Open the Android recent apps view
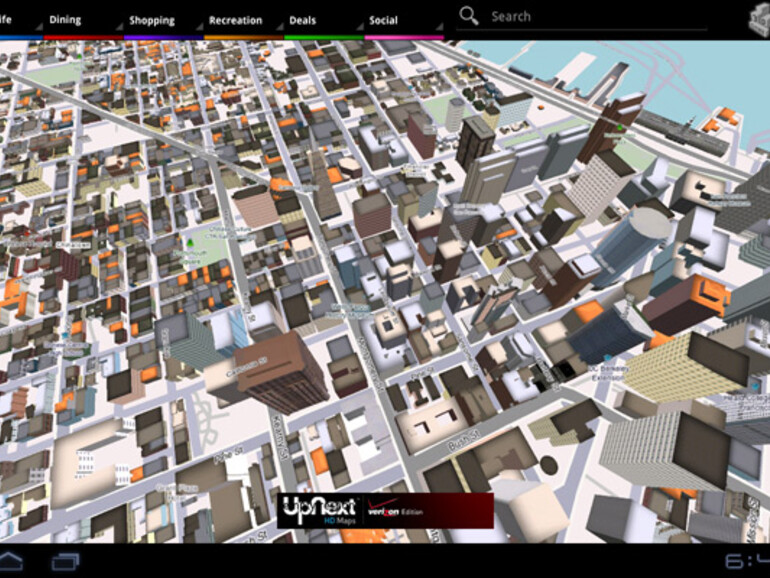770x578 pixels. pyautogui.click(x=66, y=560)
